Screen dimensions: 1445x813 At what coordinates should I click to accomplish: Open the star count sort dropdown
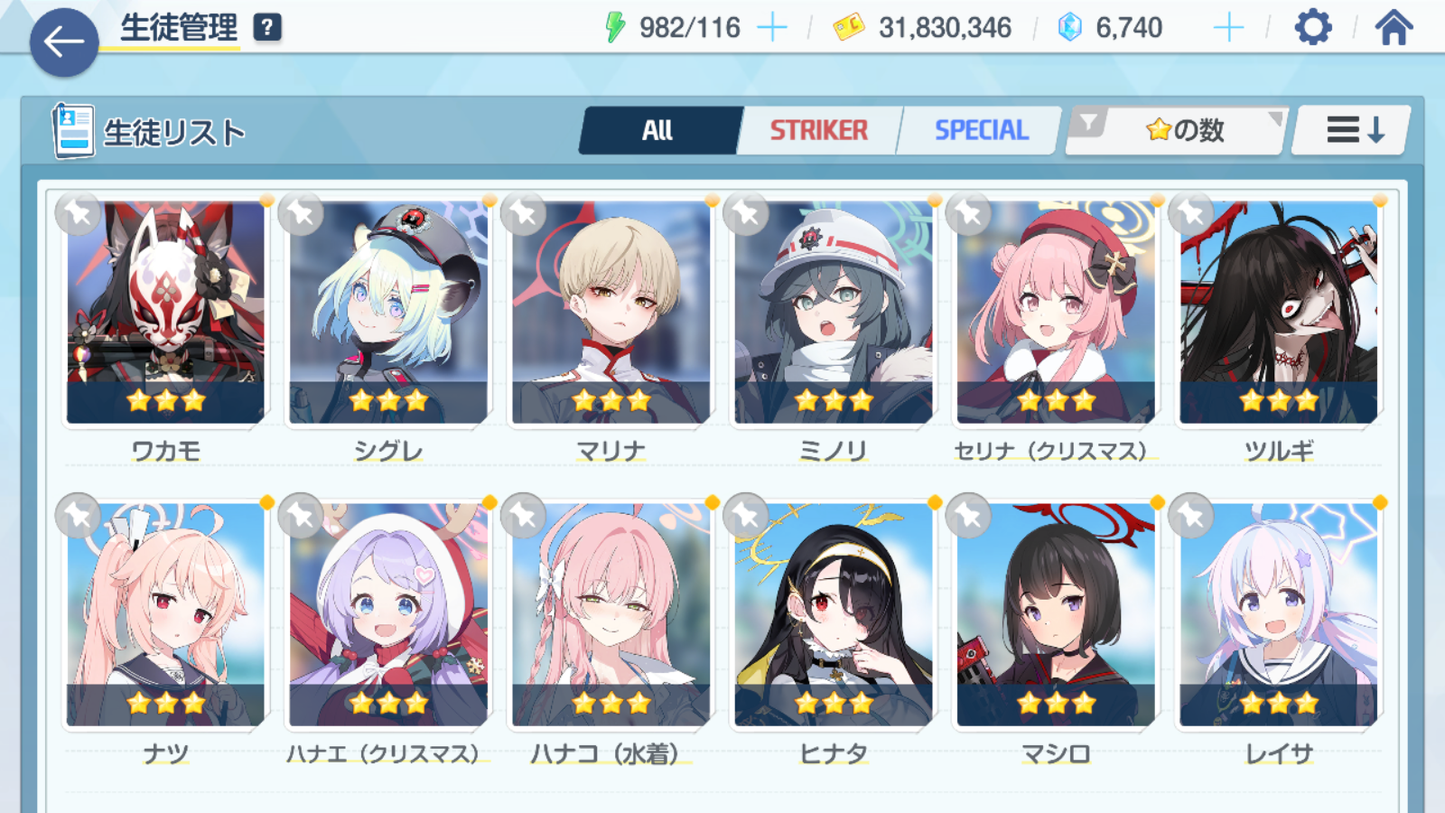(1177, 130)
